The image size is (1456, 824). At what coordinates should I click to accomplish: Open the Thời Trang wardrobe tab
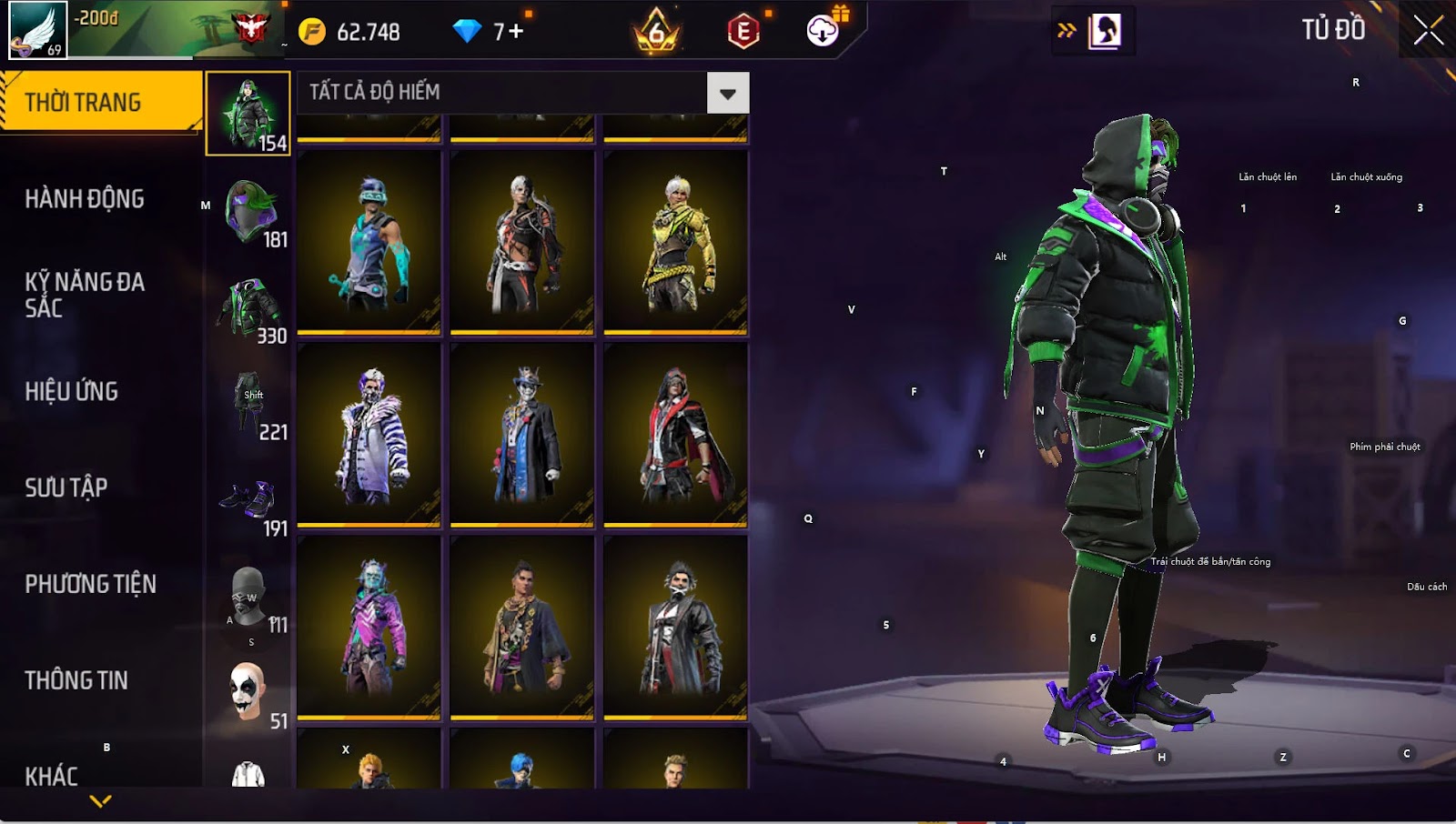100,102
